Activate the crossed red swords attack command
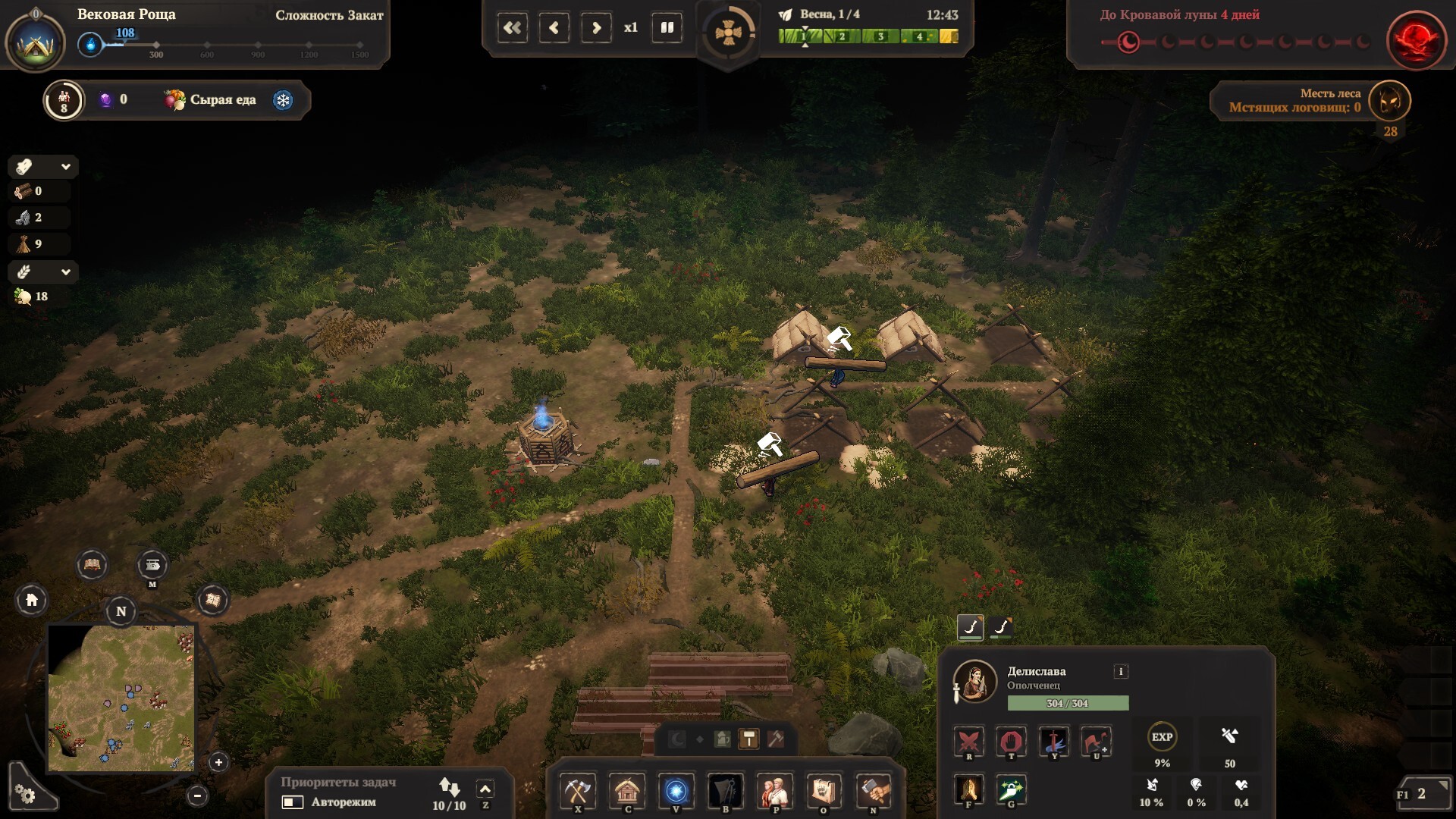The height and width of the screenshot is (819, 1456). [968, 741]
